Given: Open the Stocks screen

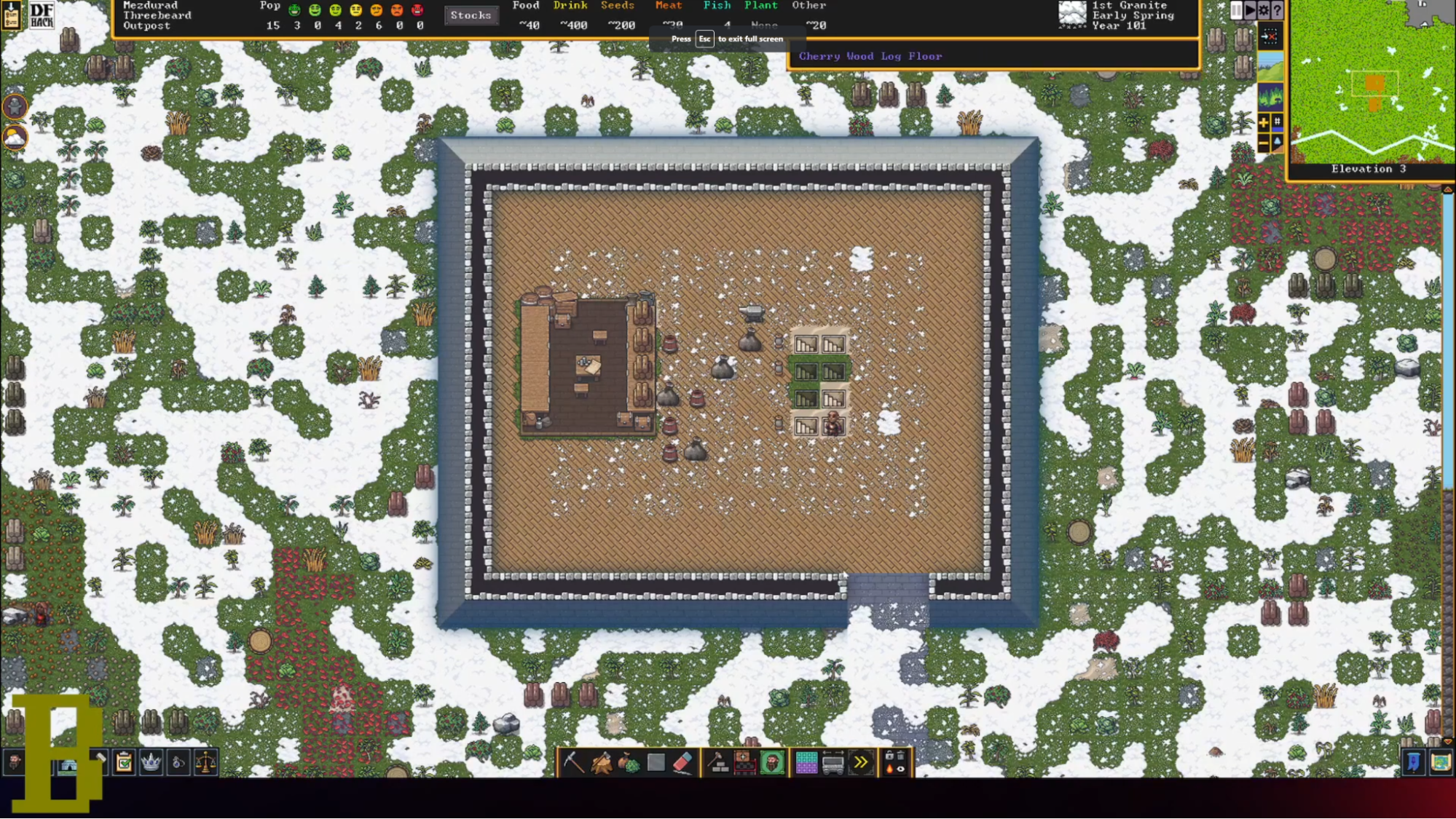Looking at the screenshot, I should tap(471, 15).
